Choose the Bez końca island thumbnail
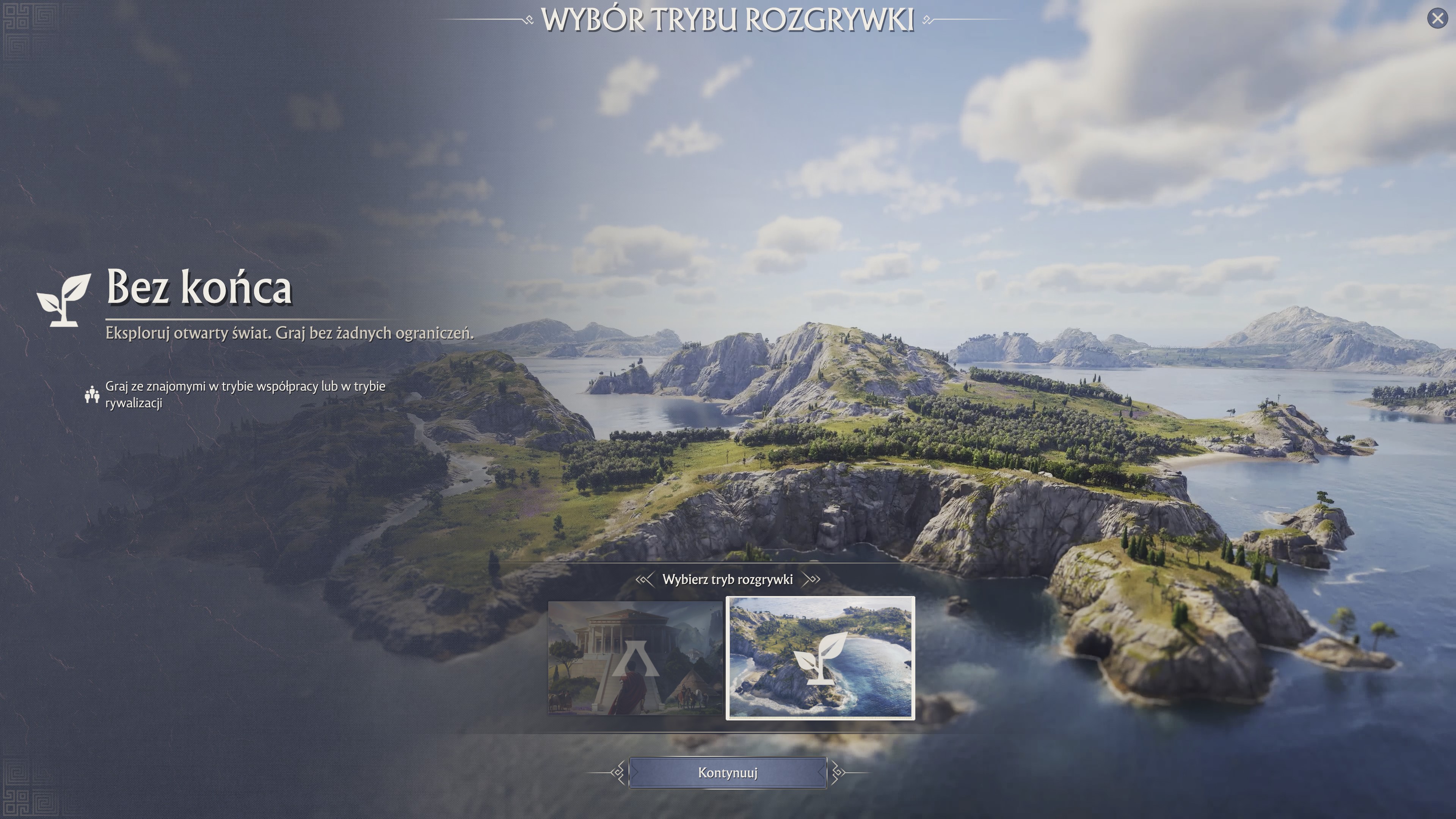This screenshot has width=1456, height=819. pos(820,658)
